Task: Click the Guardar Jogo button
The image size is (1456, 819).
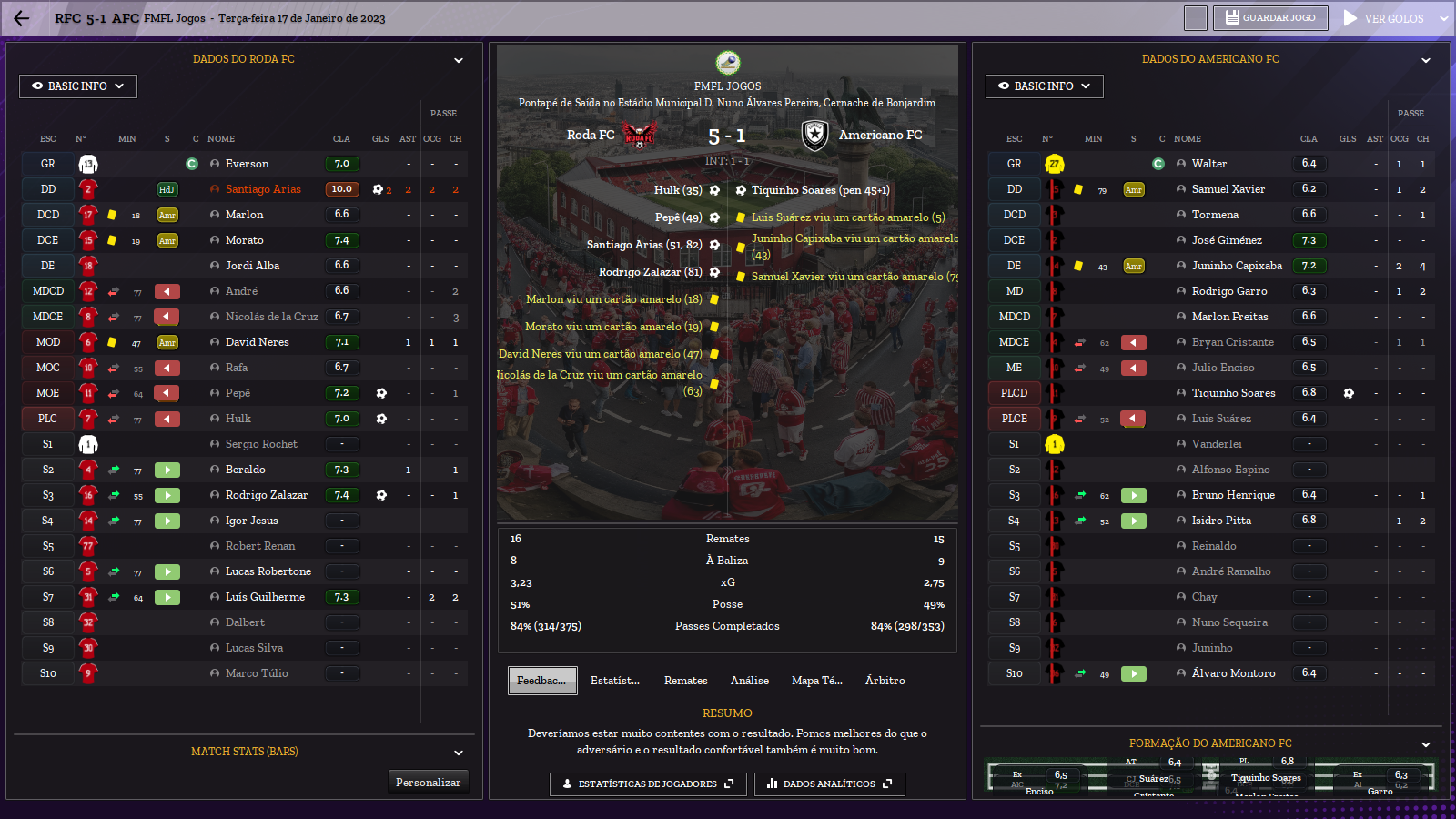Action: 1270,18
